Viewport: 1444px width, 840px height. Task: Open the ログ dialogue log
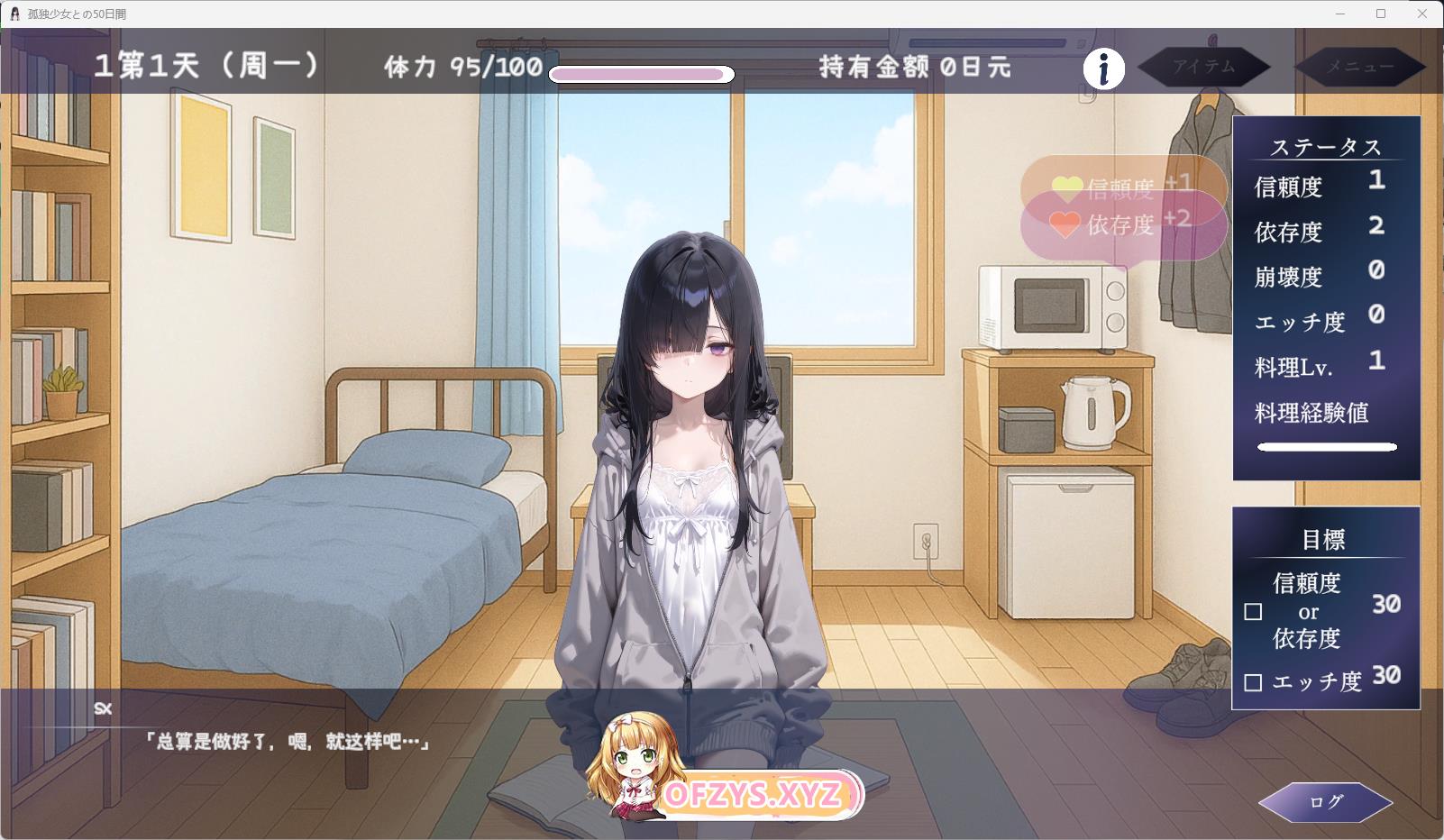[x=1325, y=802]
